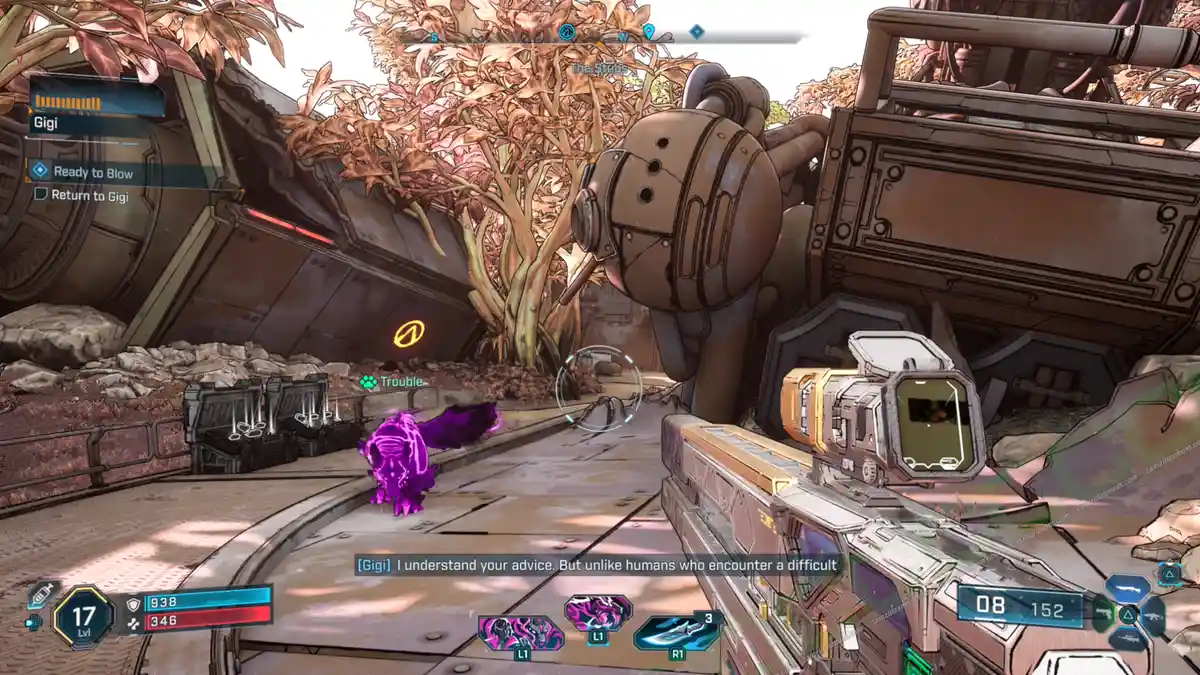
Task: Select the sniper rifle in the bottom weapon slot
Action: (x=1128, y=640)
